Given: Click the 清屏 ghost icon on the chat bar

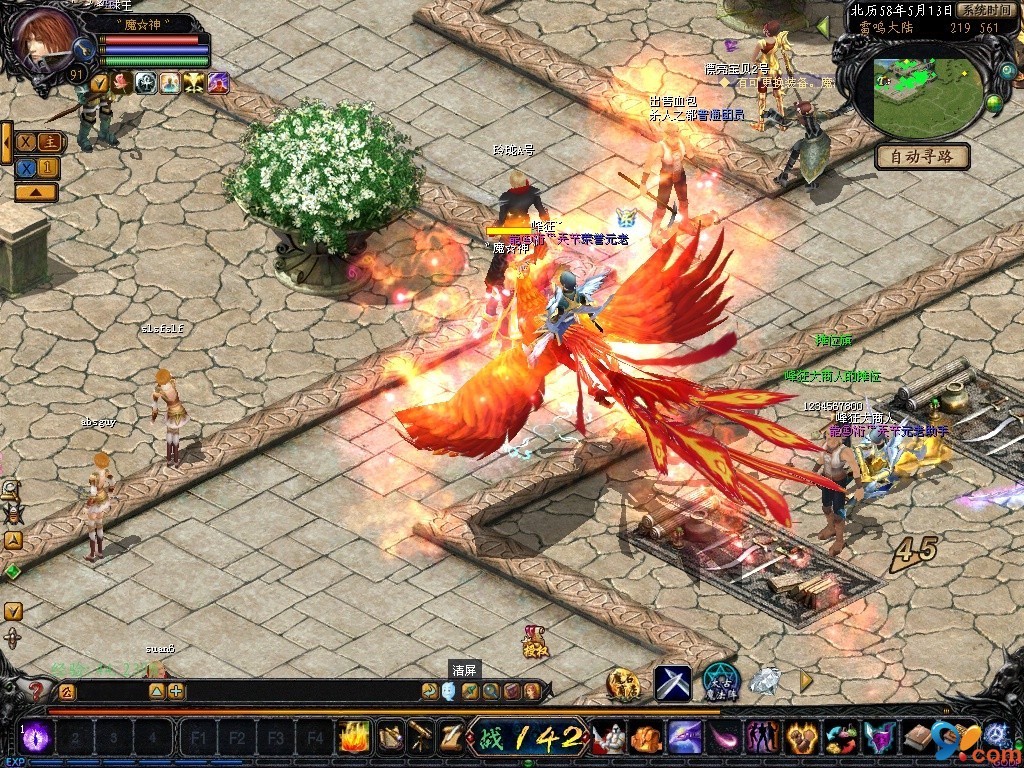Looking at the screenshot, I should point(449,690).
